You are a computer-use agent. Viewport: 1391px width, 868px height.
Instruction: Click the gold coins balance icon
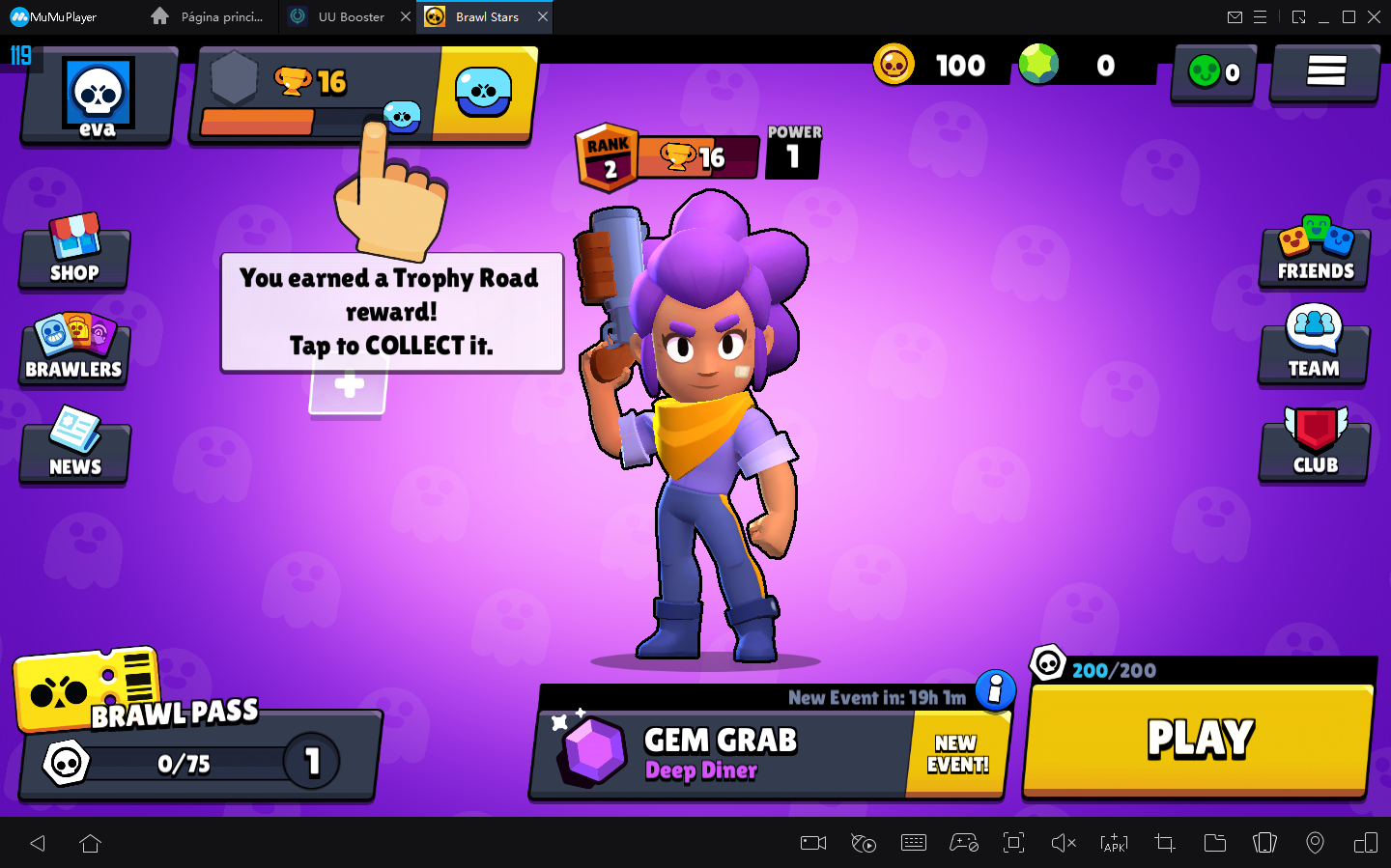pos(894,64)
